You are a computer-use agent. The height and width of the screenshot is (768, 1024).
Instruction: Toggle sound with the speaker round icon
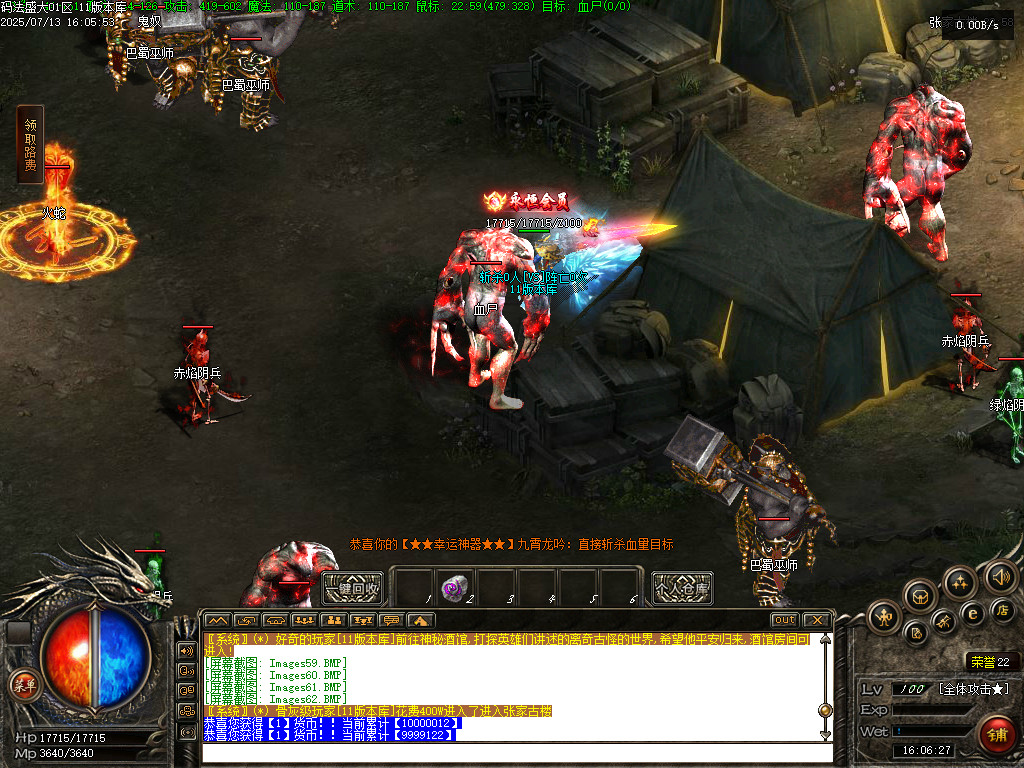click(x=1000, y=576)
